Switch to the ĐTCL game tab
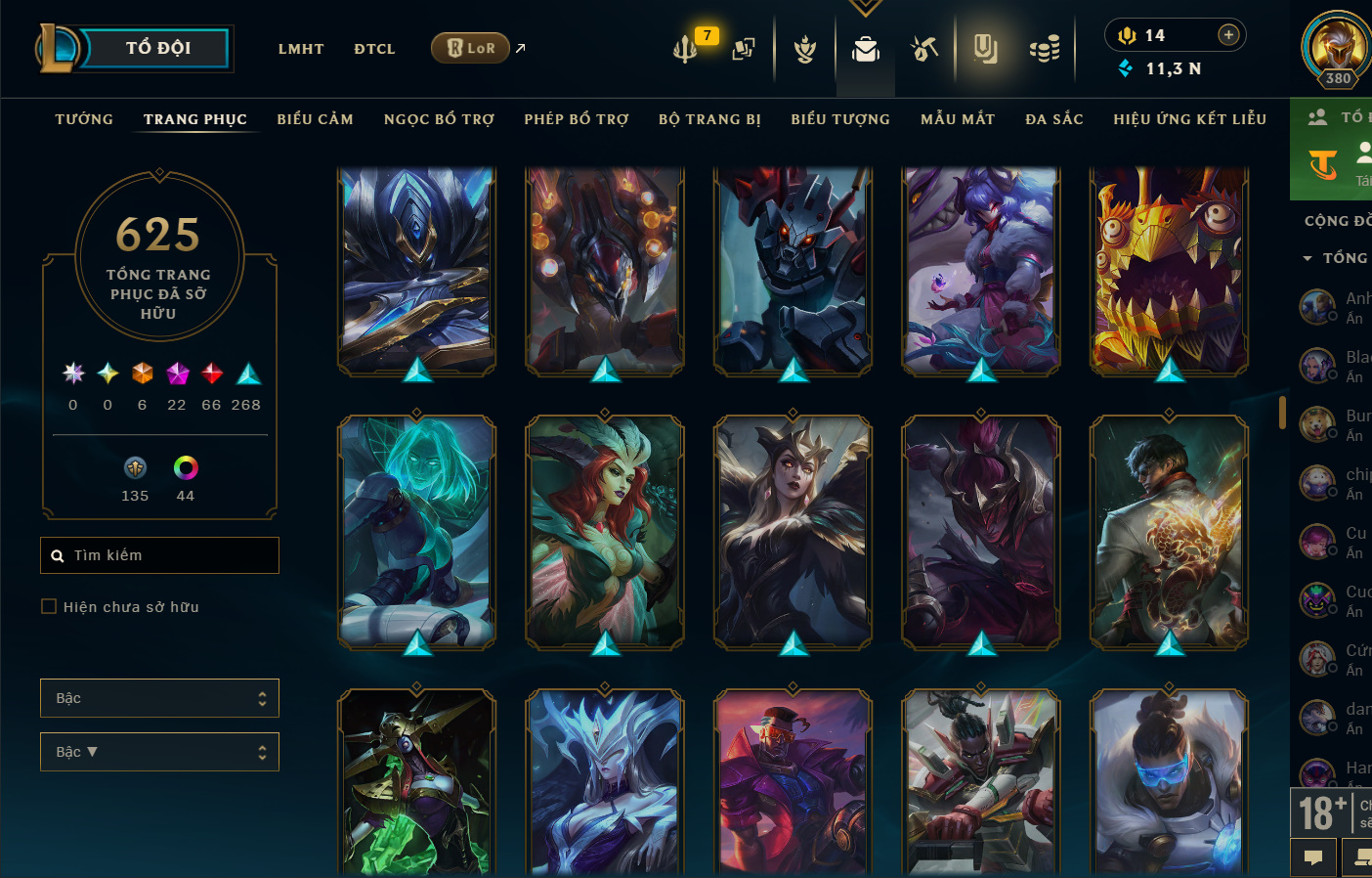 point(374,49)
